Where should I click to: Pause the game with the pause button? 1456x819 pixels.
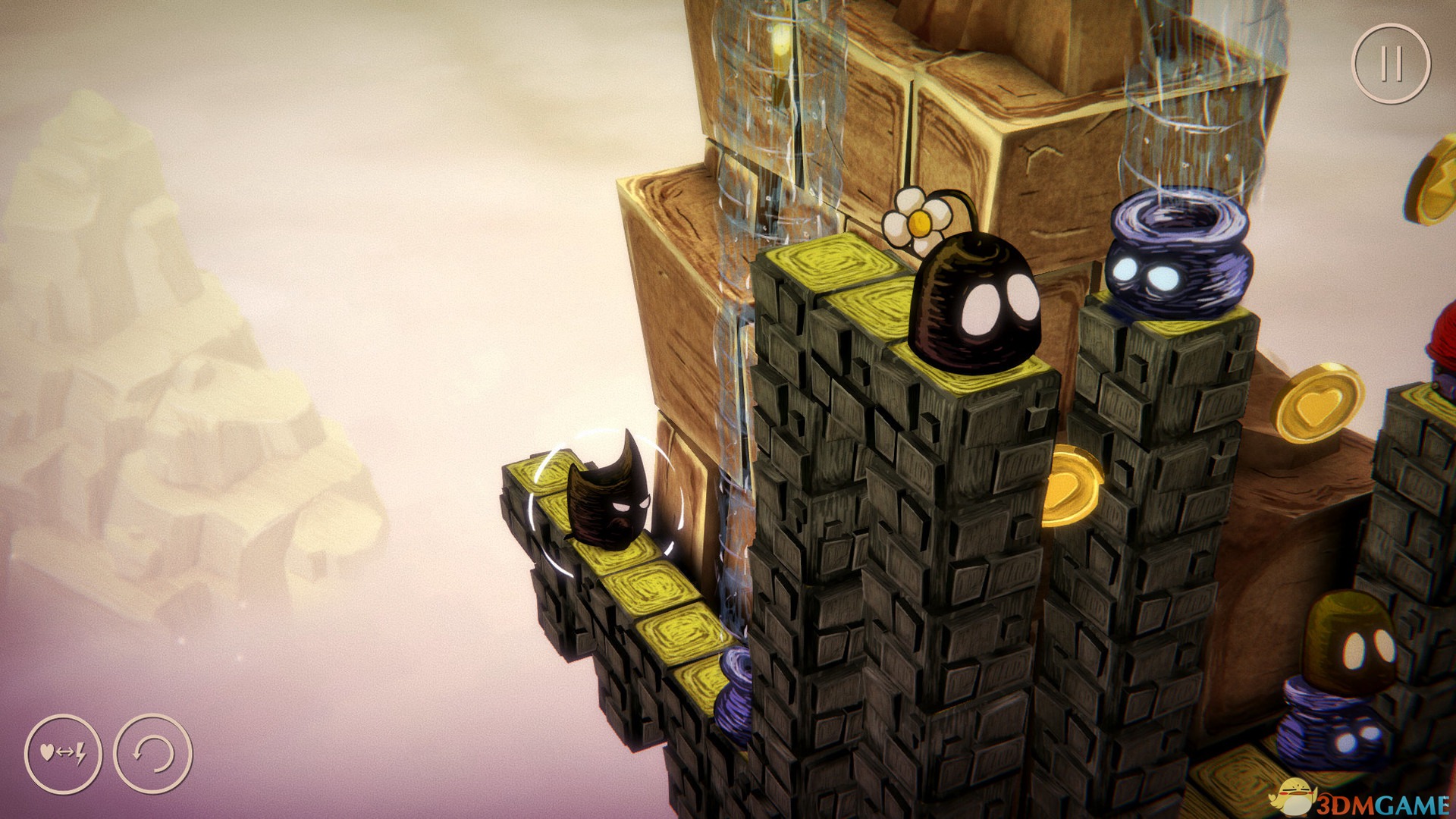coord(1391,64)
